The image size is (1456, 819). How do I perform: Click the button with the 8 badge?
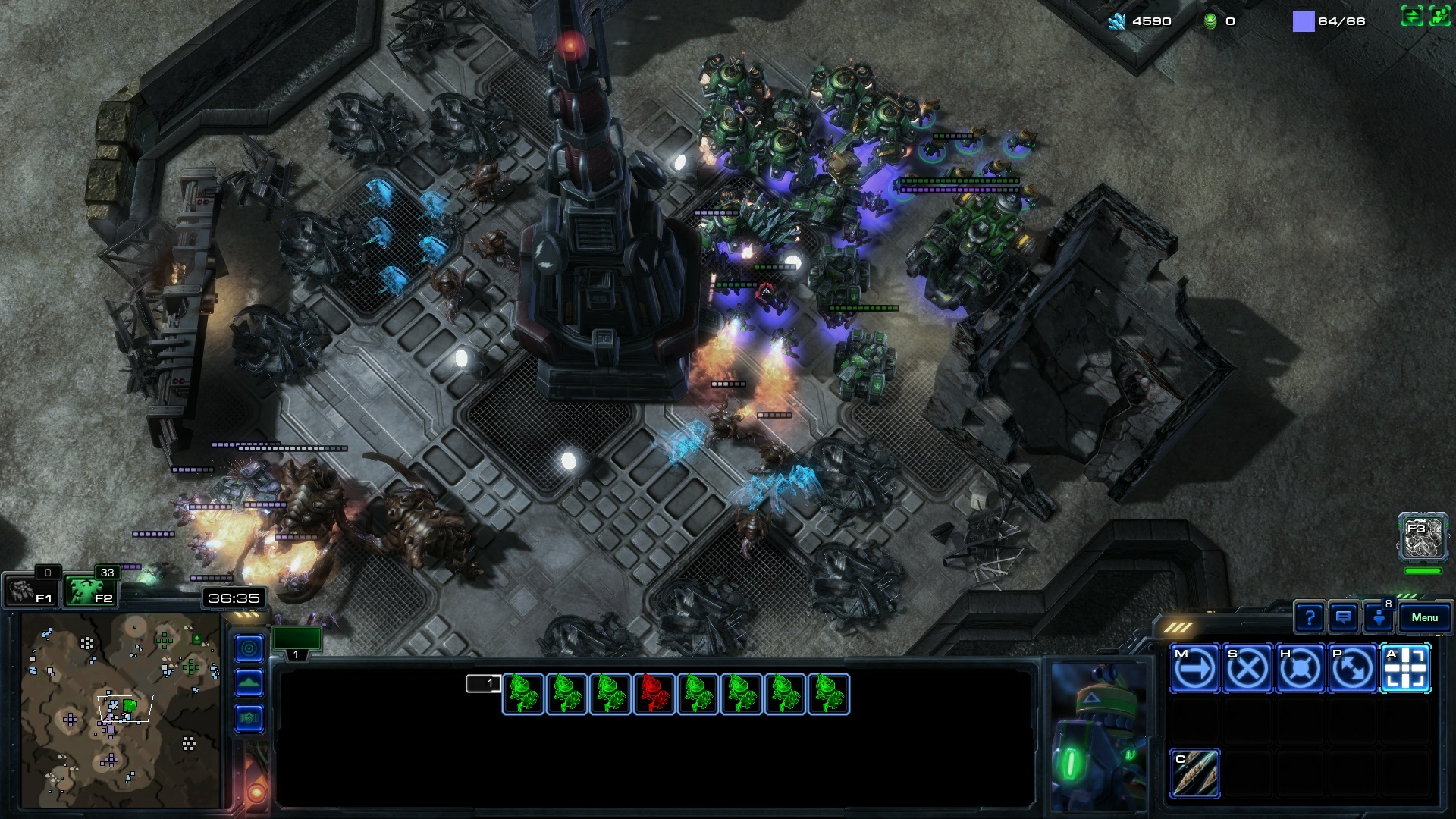click(x=1378, y=618)
